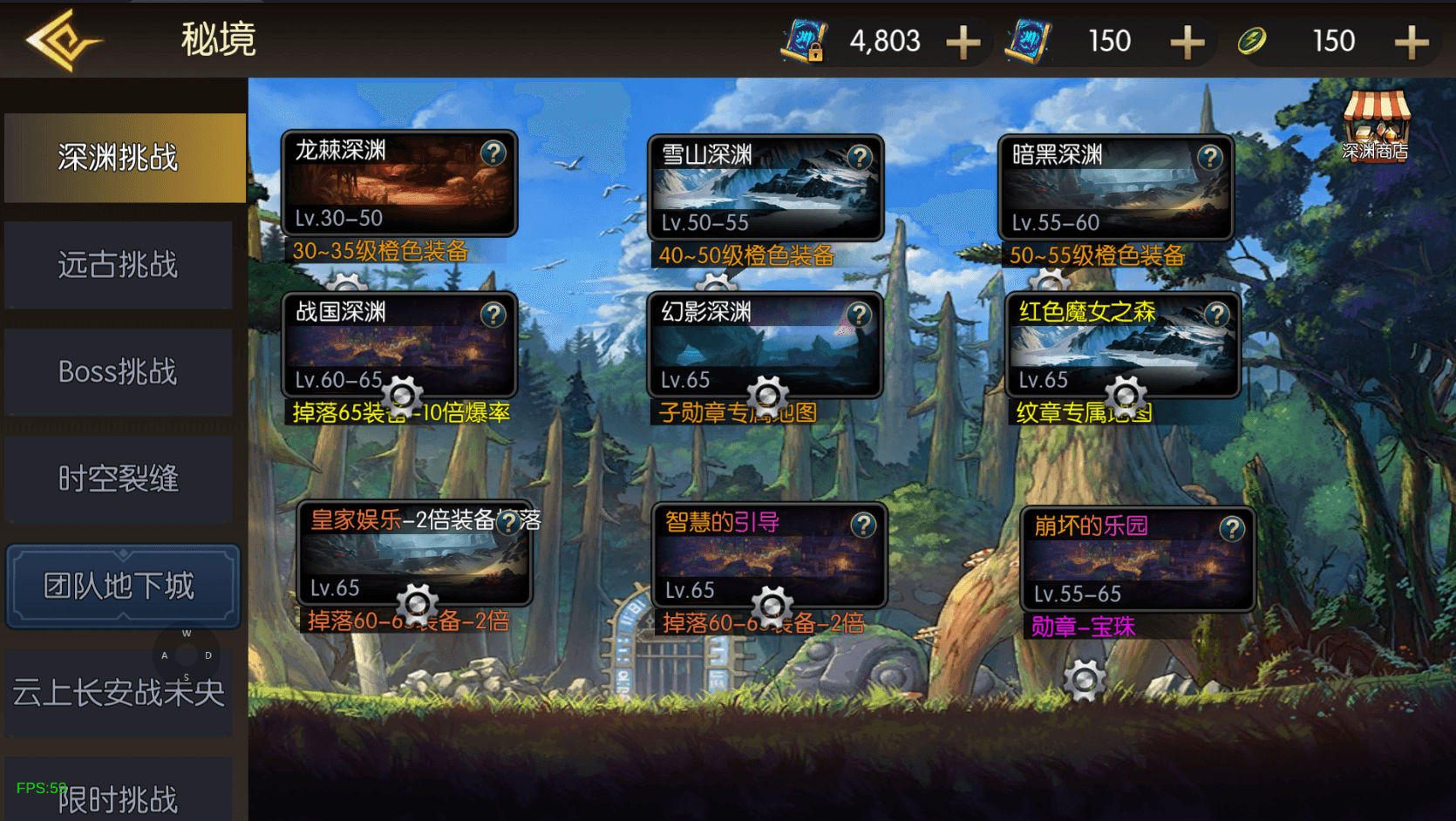Enter the 战国深渊 dungeon

pyautogui.click(x=399, y=345)
